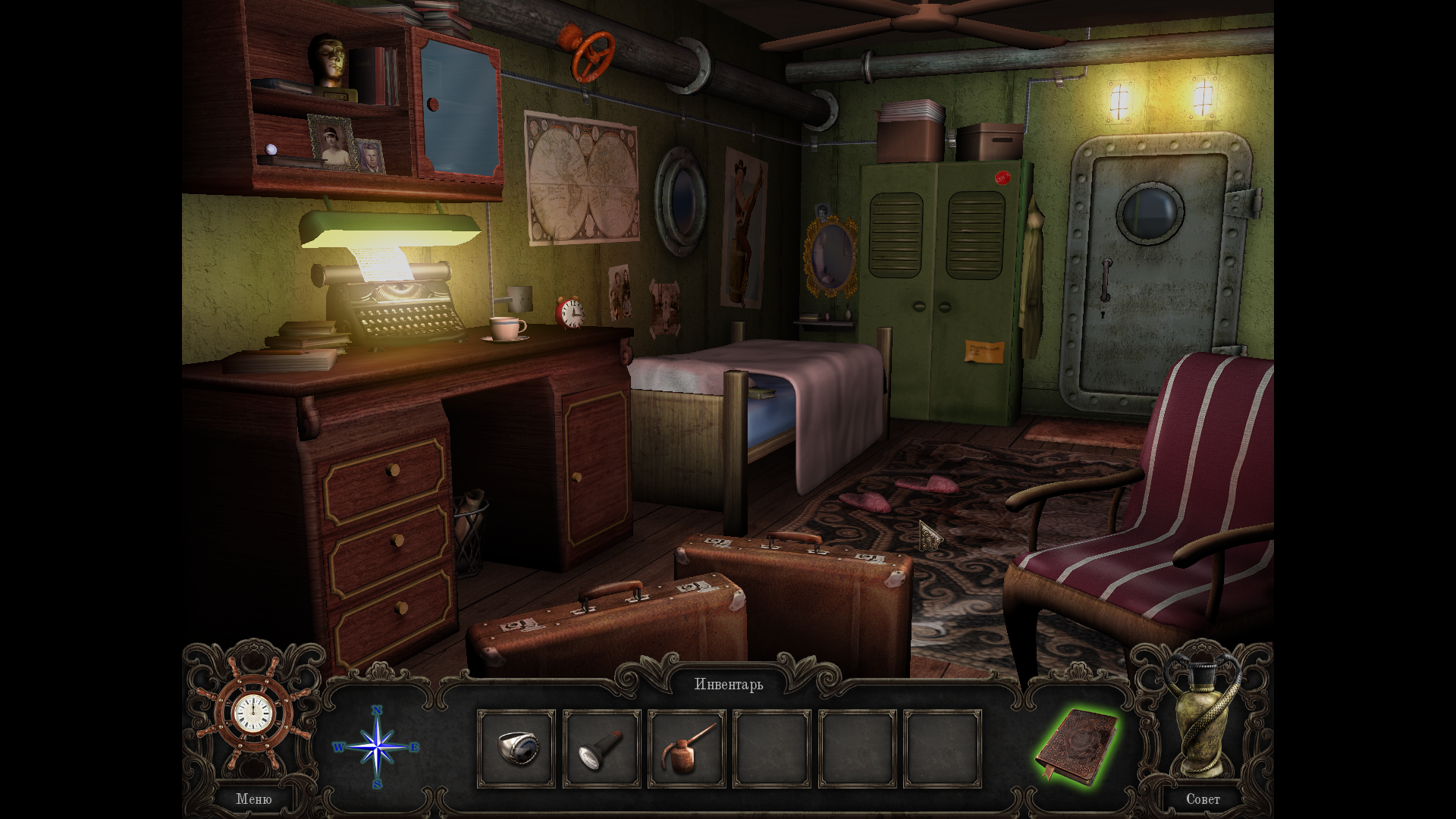Toggle the Инвентарь panel label
The height and width of the screenshot is (819, 1456).
(x=729, y=684)
